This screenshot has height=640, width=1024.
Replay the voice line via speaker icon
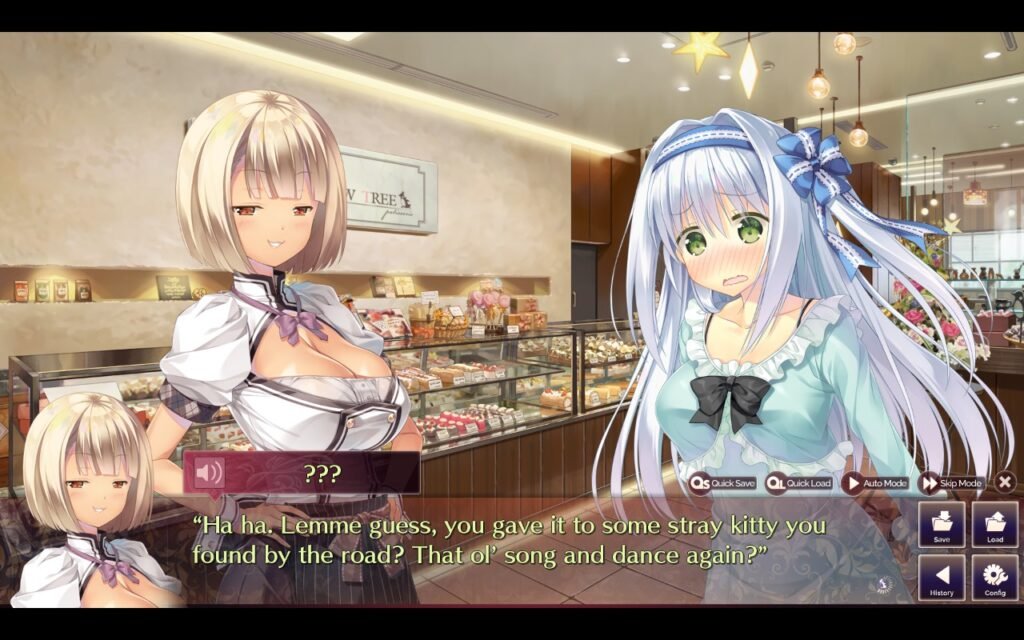point(208,473)
